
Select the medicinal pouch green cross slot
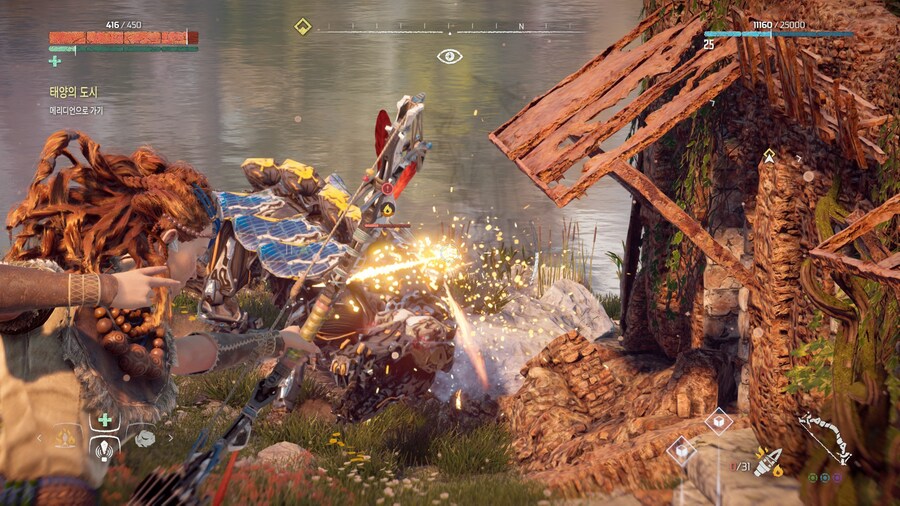(x=104, y=420)
